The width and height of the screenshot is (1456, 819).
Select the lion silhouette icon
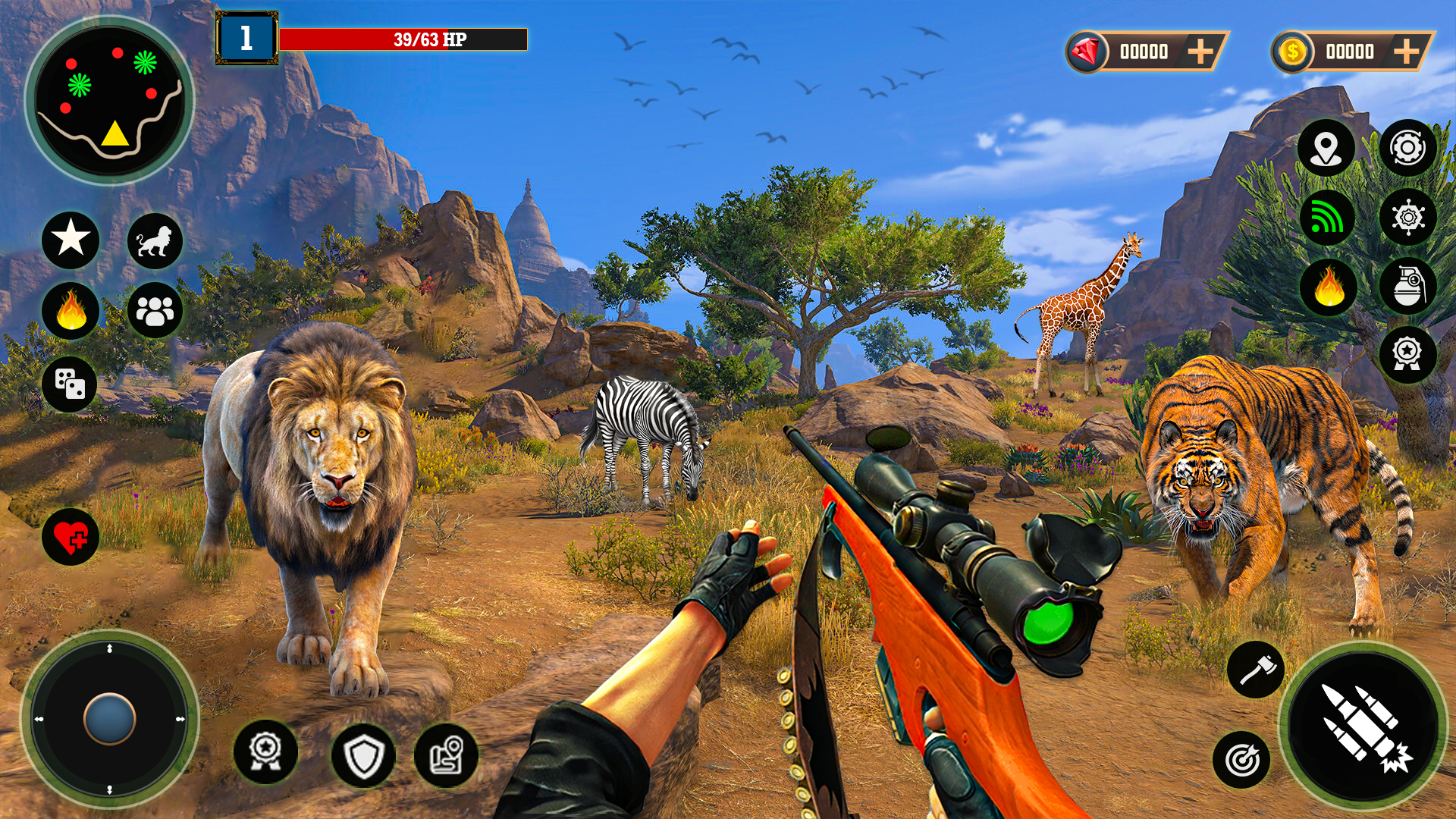(x=155, y=241)
